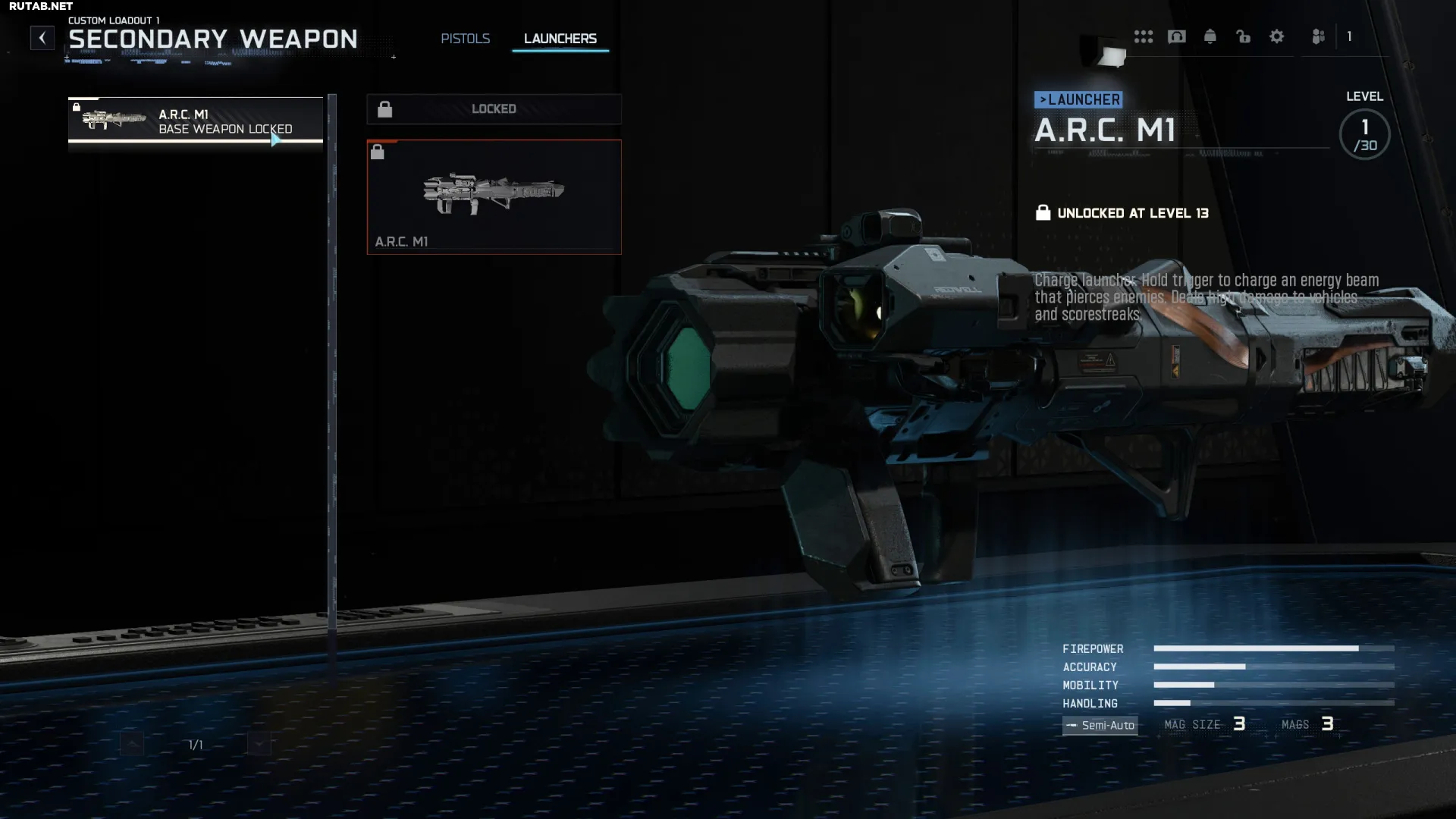Open the party members icon
Screen dimensions: 1456x819
click(x=1318, y=36)
